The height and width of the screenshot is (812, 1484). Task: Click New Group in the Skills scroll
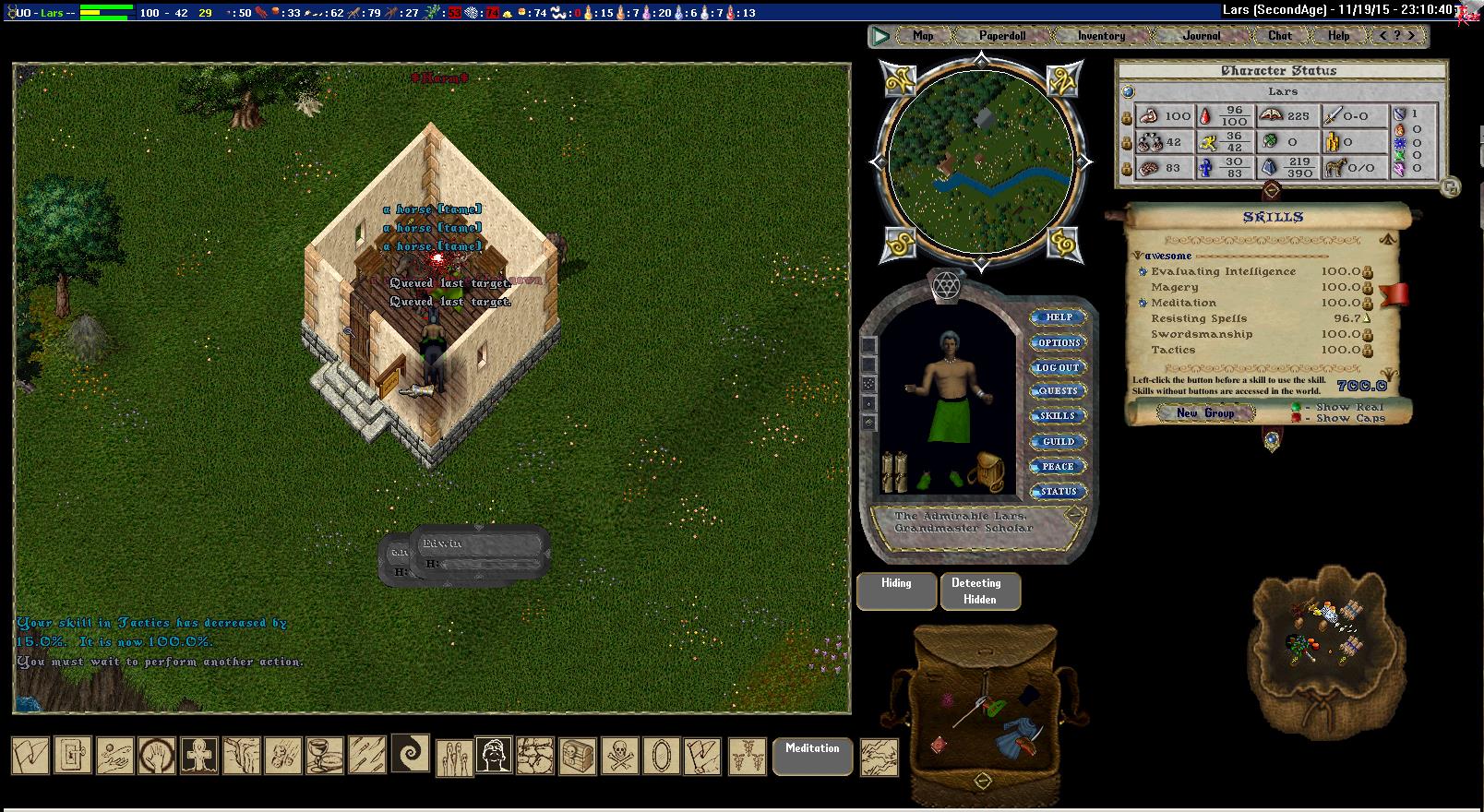coord(1204,413)
